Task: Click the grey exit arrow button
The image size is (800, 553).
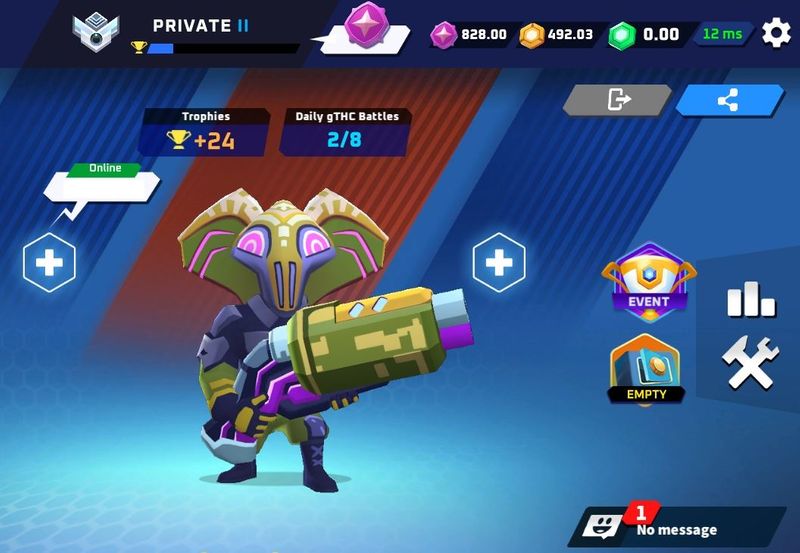Action: [617, 100]
